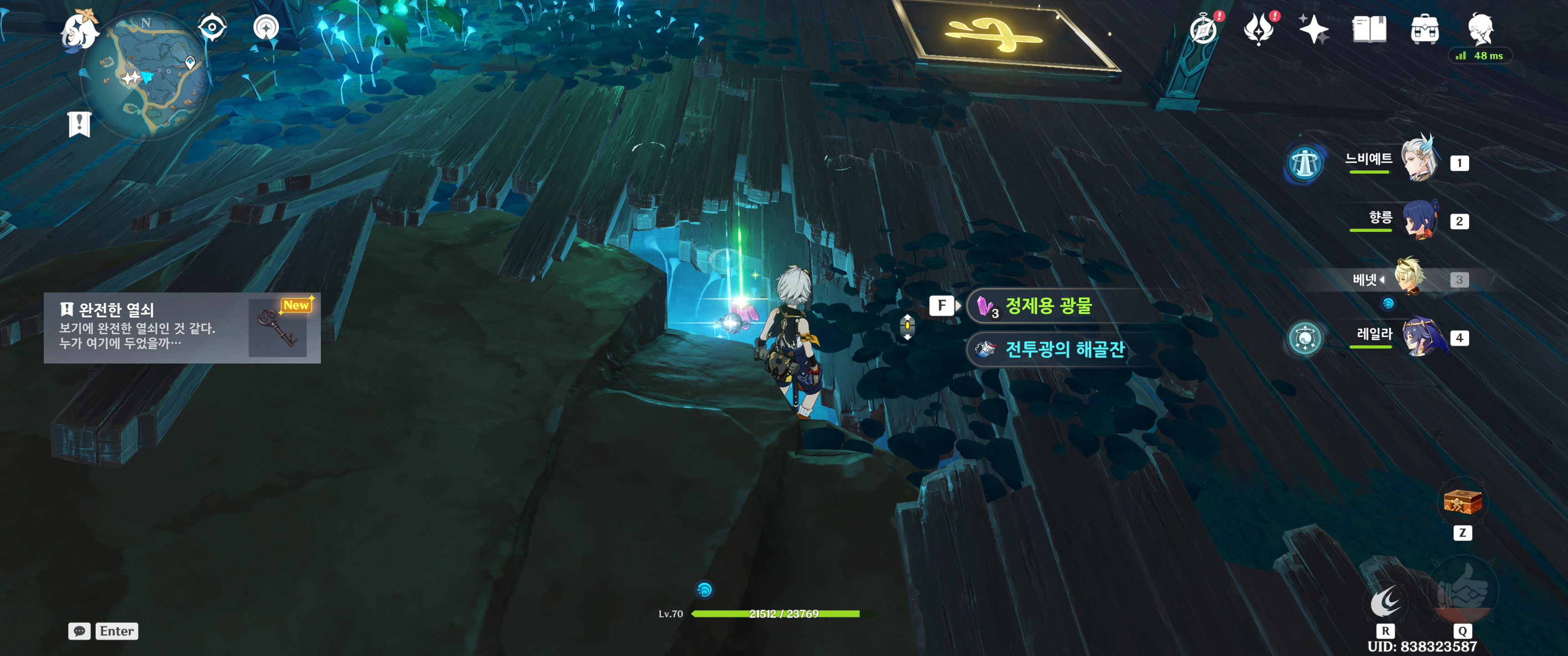
Task: Open the adventurer handbook book icon
Action: coord(1369,30)
